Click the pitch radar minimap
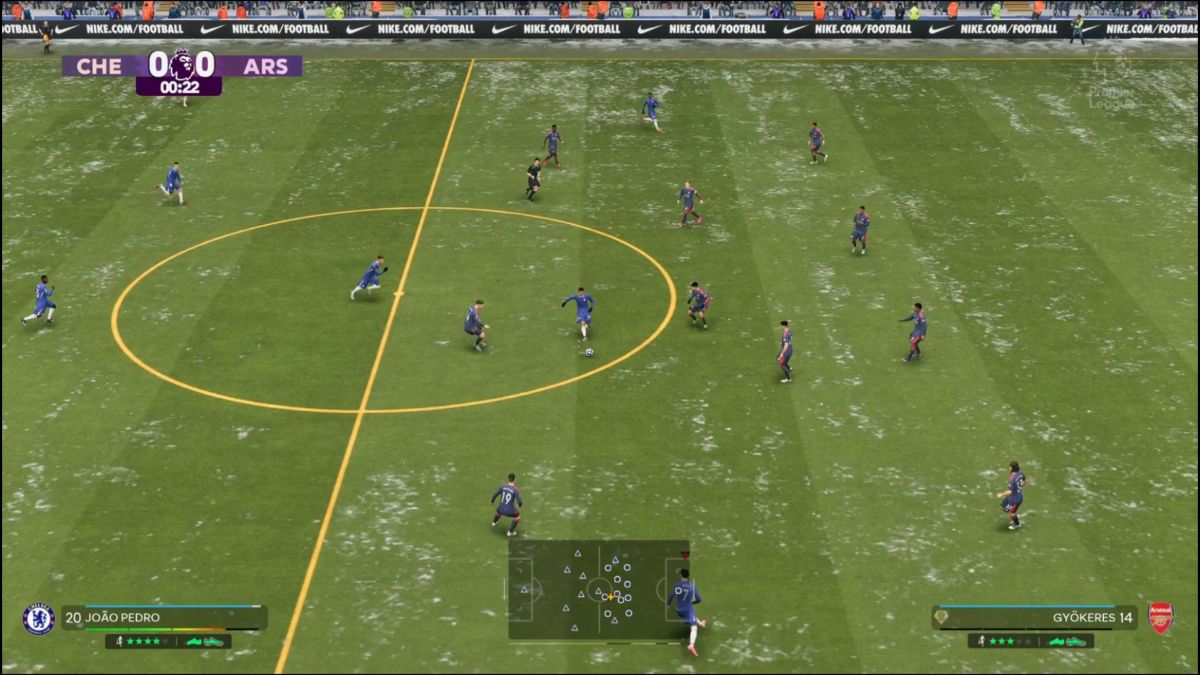 click(598, 590)
